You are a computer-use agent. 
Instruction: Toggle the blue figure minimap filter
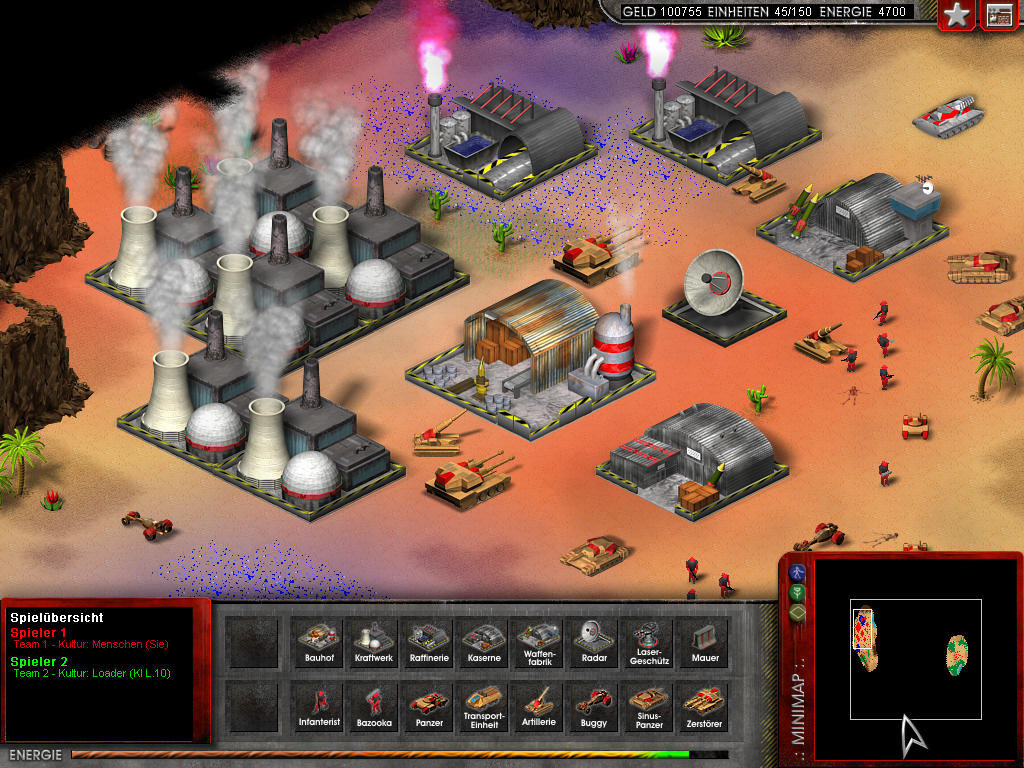(x=797, y=572)
